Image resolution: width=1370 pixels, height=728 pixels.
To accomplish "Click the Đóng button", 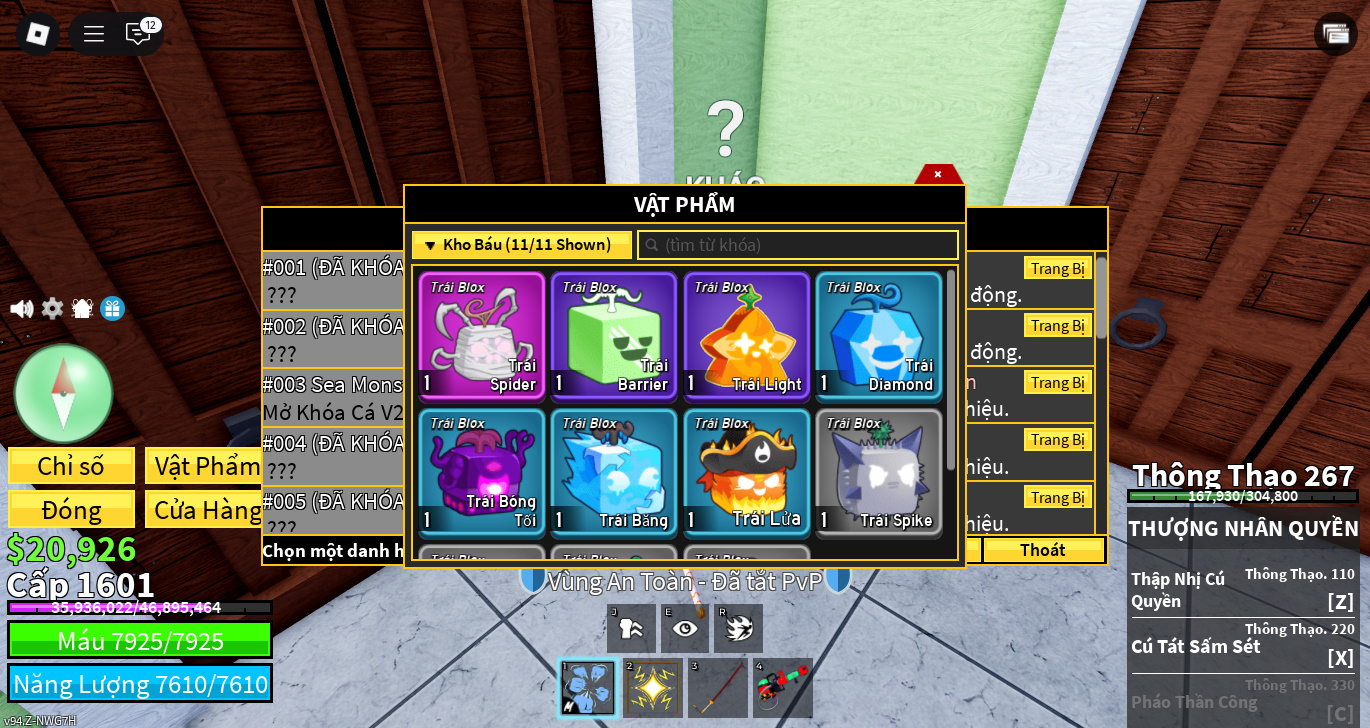I will coord(71,510).
